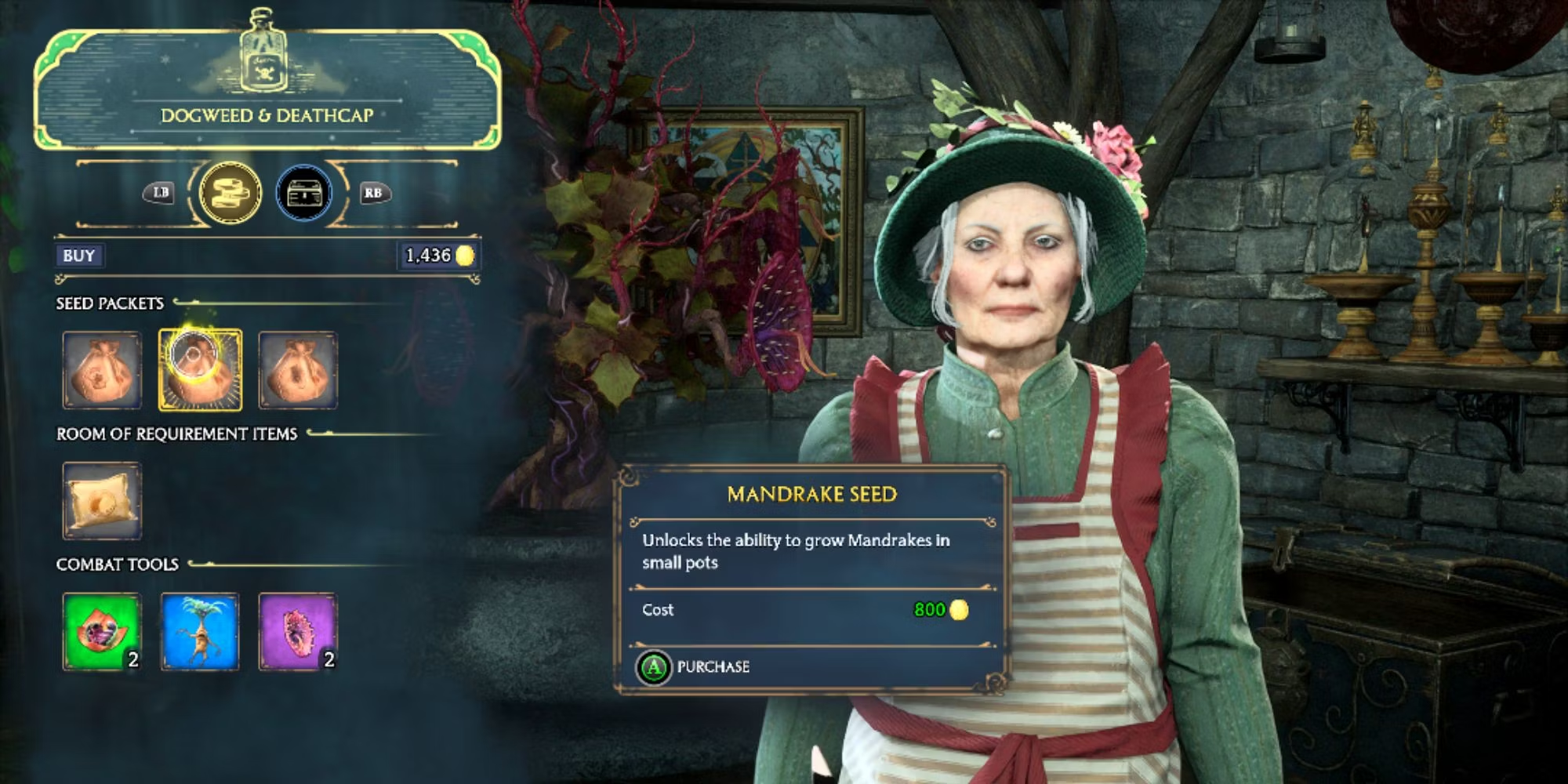Pick the Mandrake combat tool on blue

tap(200, 632)
